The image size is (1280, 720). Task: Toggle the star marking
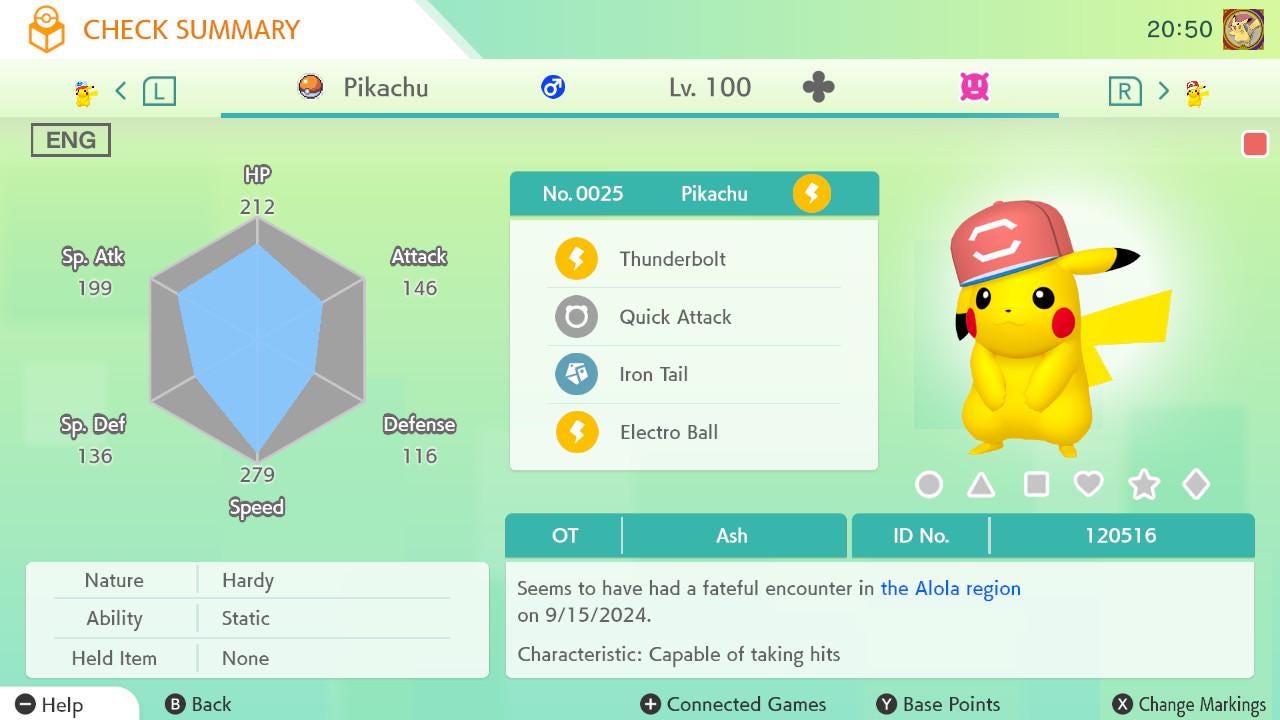pyautogui.click(x=1143, y=485)
